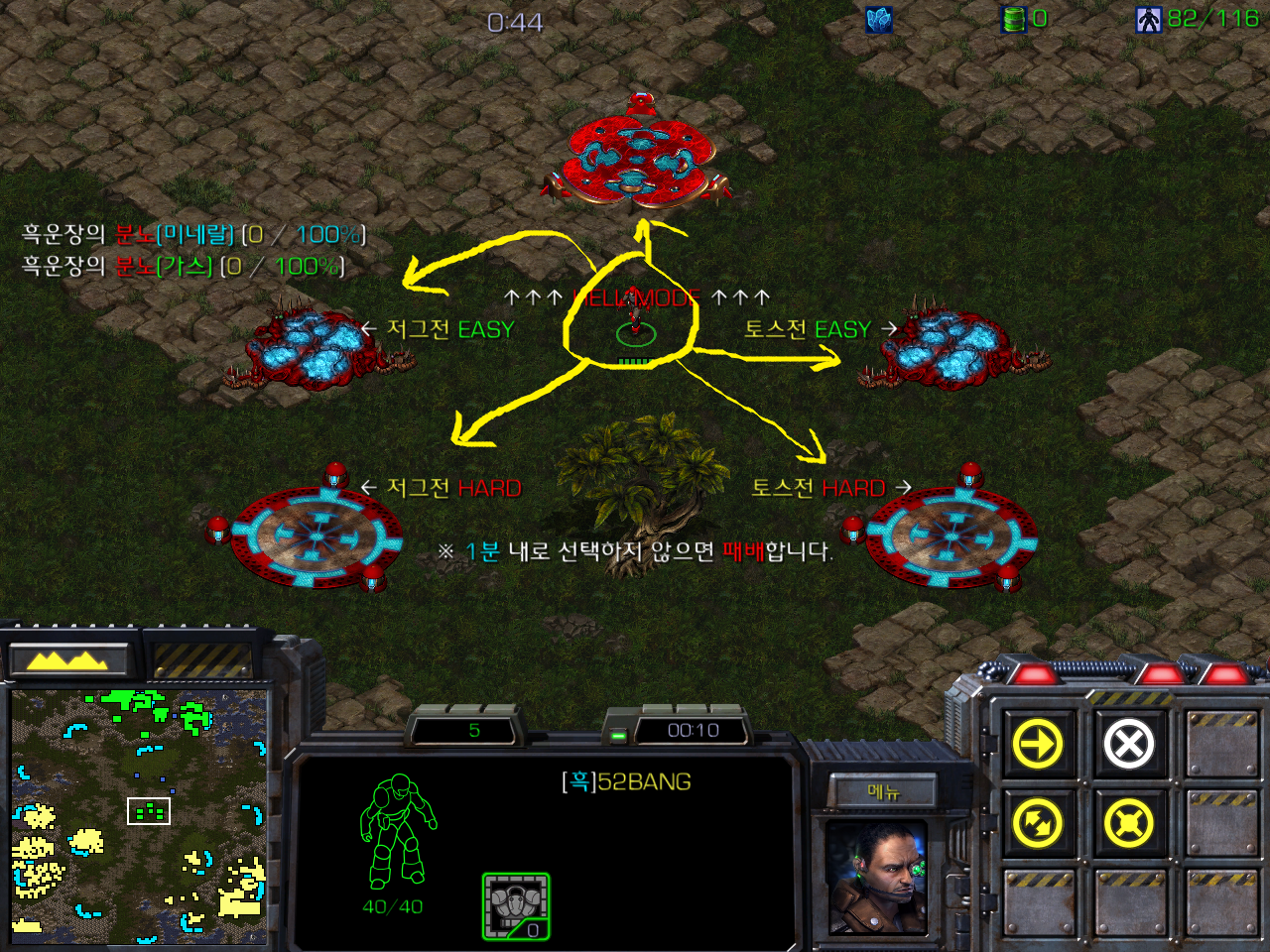Click the unit portrait of the civilian

click(x=877, y=879)
